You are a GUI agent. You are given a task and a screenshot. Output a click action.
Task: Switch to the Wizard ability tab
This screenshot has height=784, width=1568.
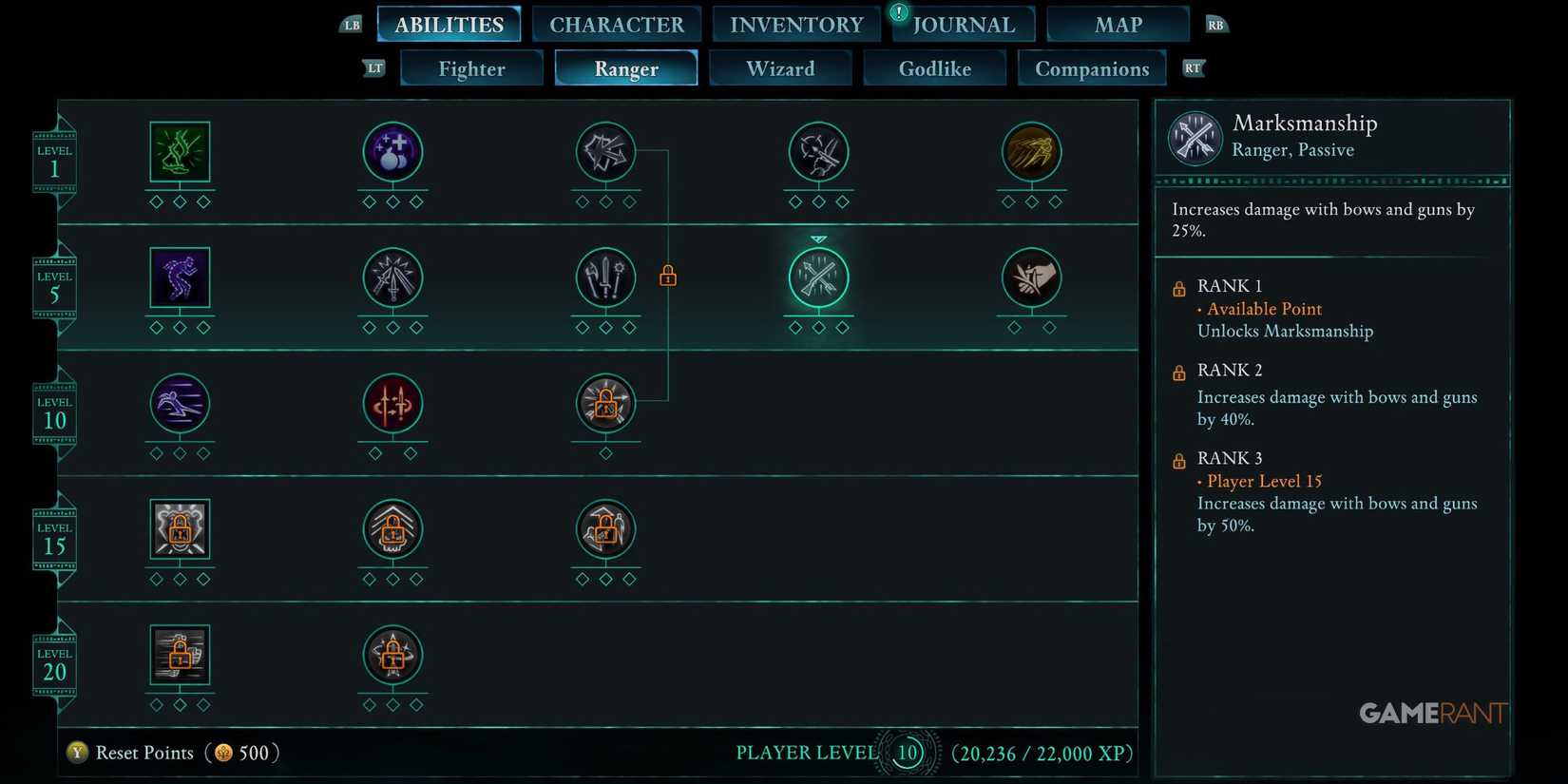(x=780, y=67)
